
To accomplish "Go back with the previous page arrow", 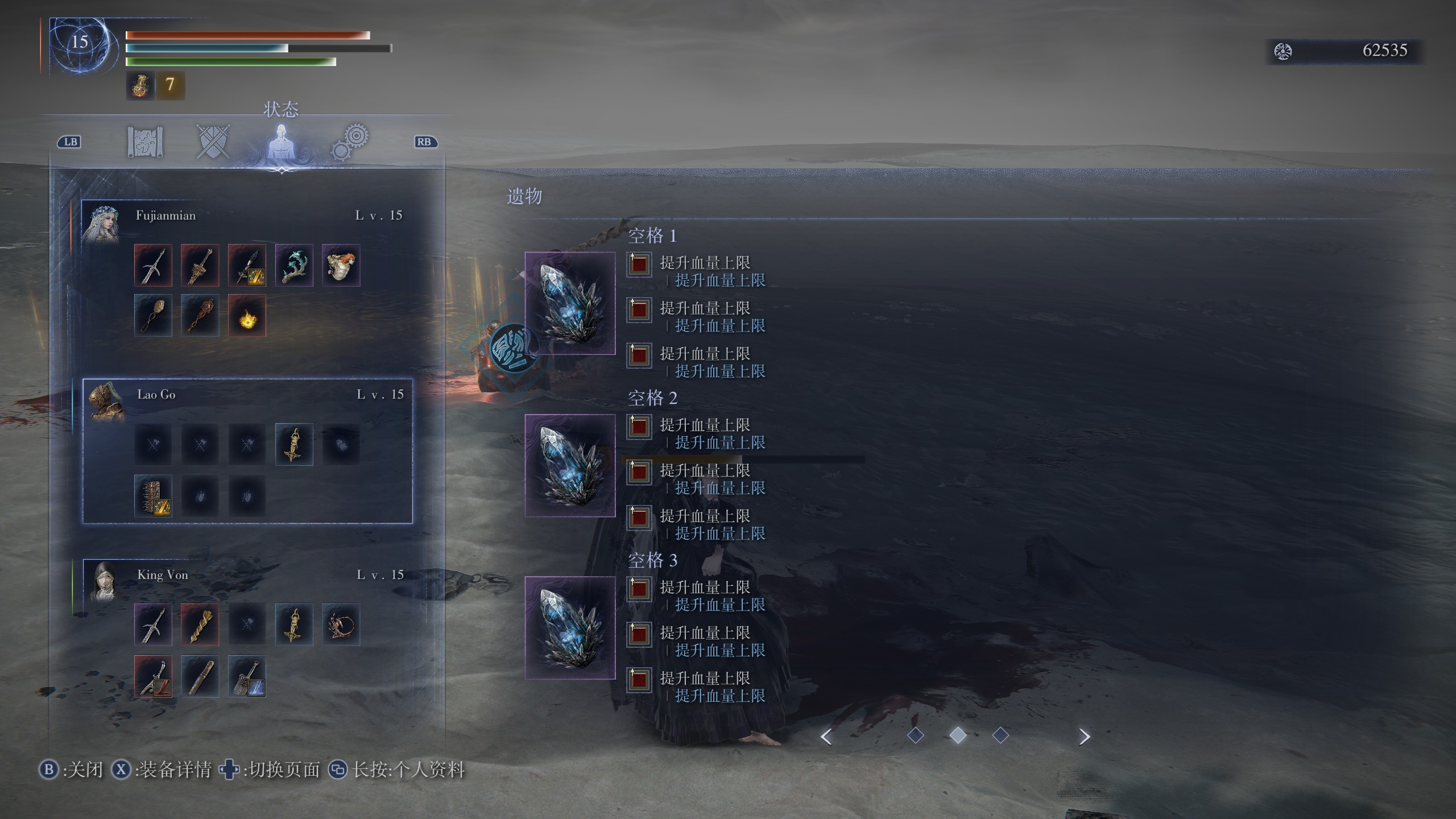I will pos(826,737).
